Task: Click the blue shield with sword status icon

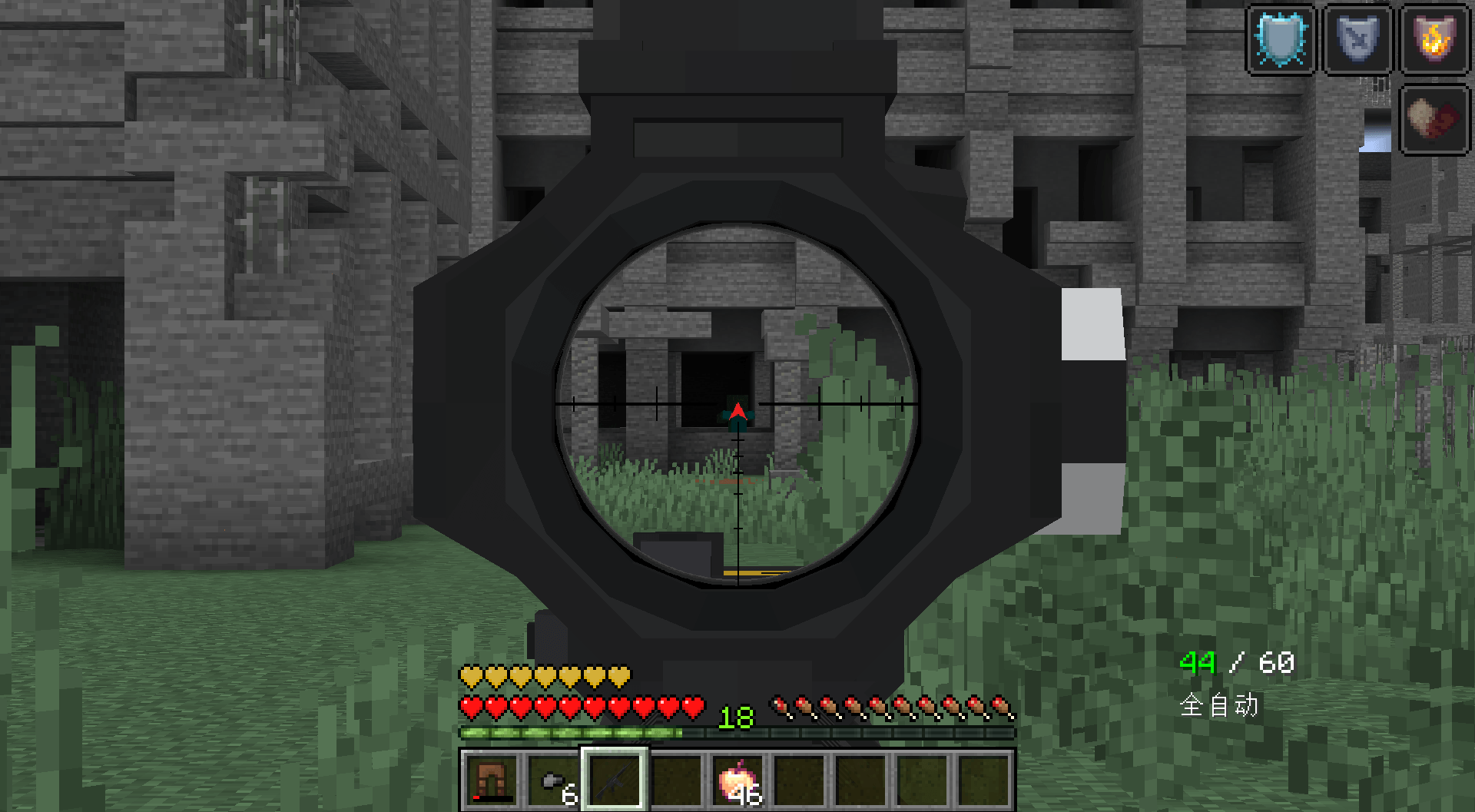Action: [x=1358, y=38]
